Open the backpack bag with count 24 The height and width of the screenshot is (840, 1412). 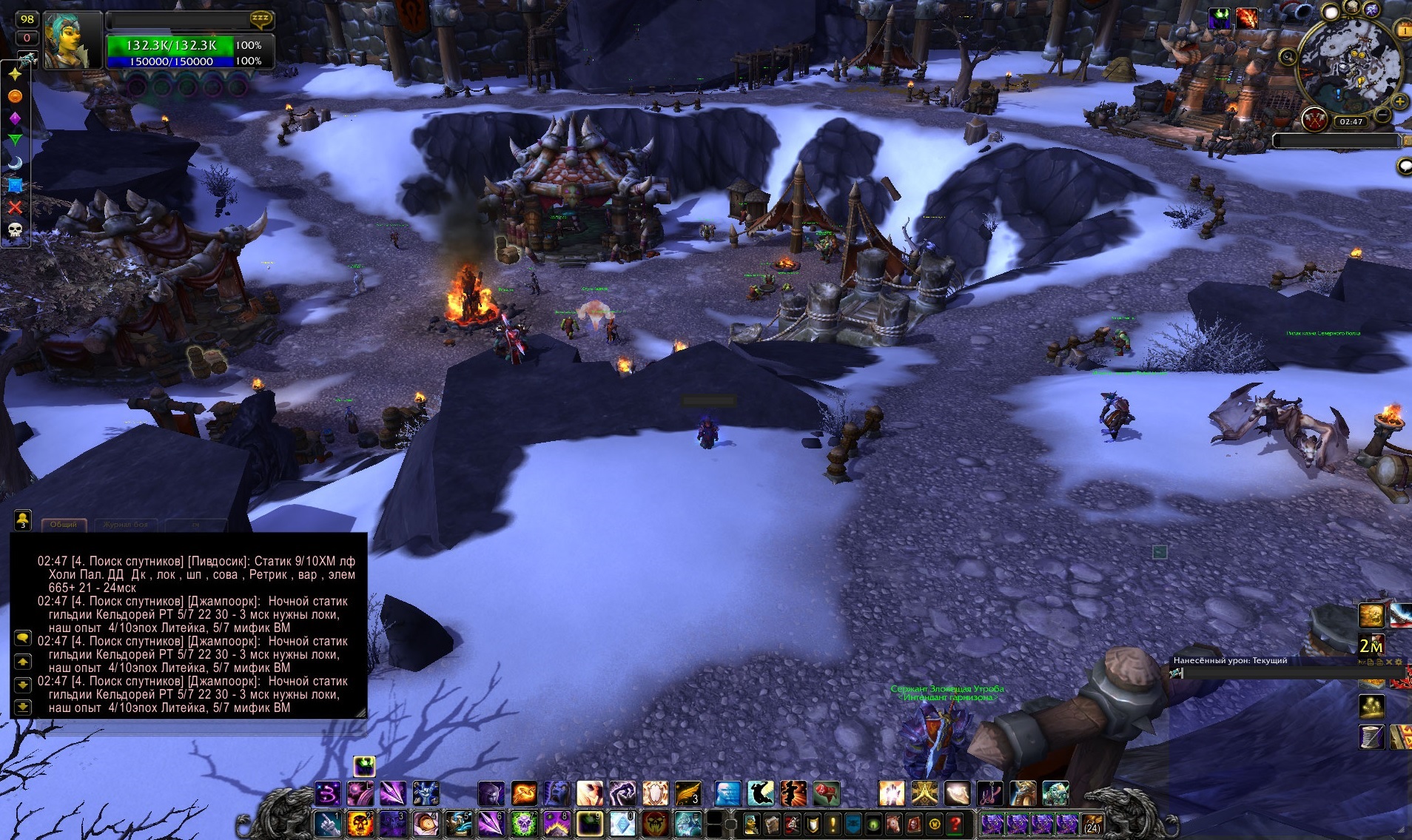pos(1092,824)
